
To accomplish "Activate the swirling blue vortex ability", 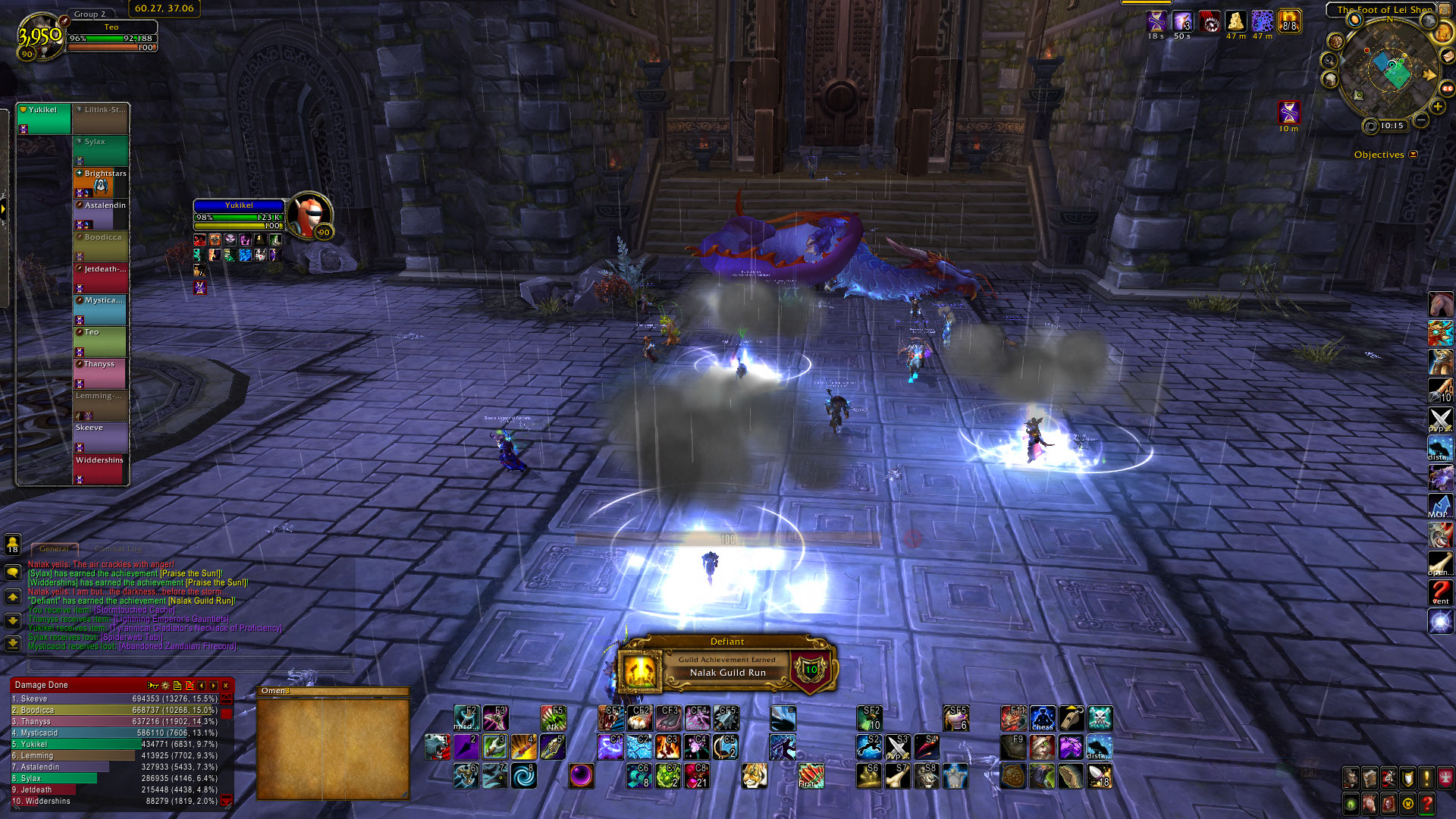I will click(x=523, y=776).
